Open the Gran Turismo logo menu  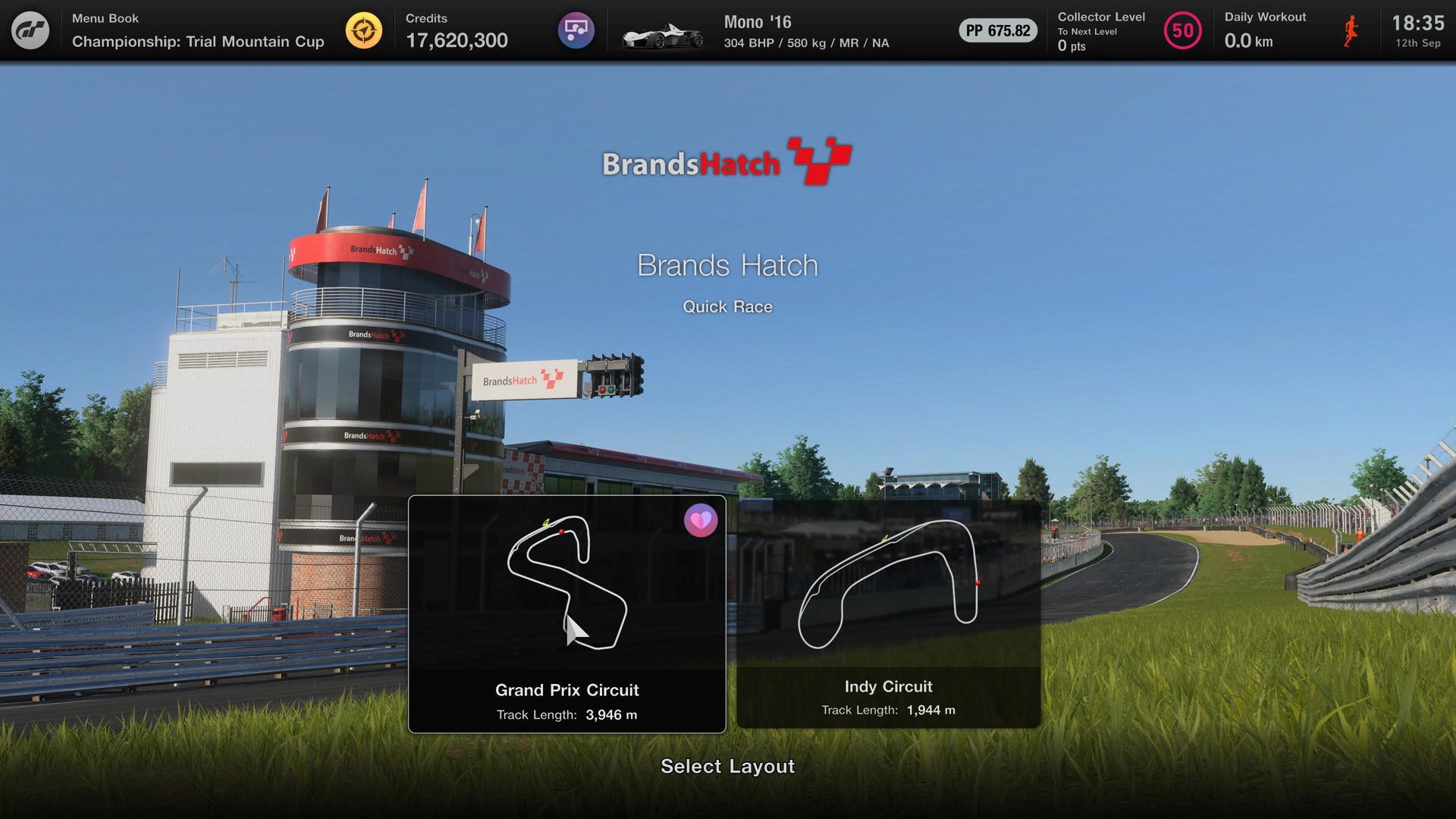(30, 30)
